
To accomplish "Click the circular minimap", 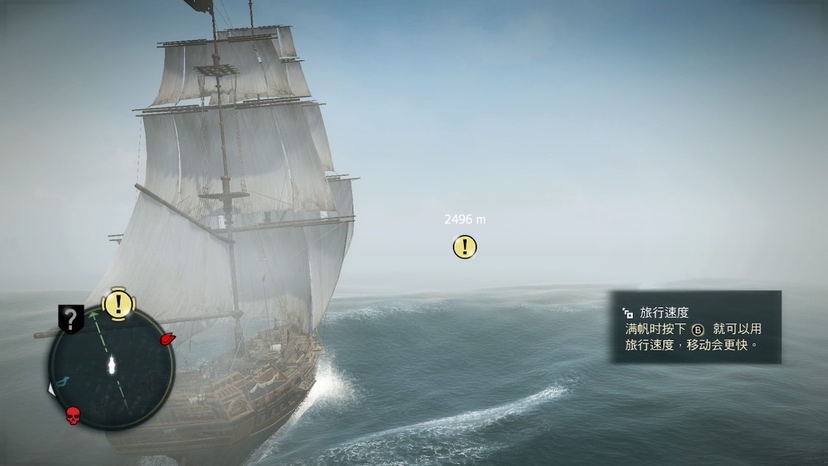I will coord(111,366).
